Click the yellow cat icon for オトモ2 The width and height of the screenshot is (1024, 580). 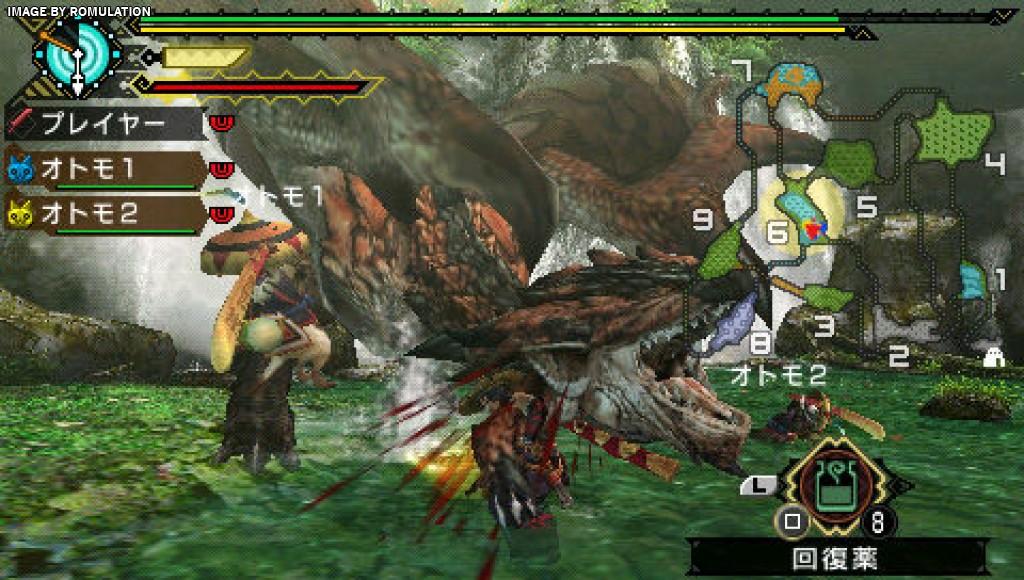20,213
